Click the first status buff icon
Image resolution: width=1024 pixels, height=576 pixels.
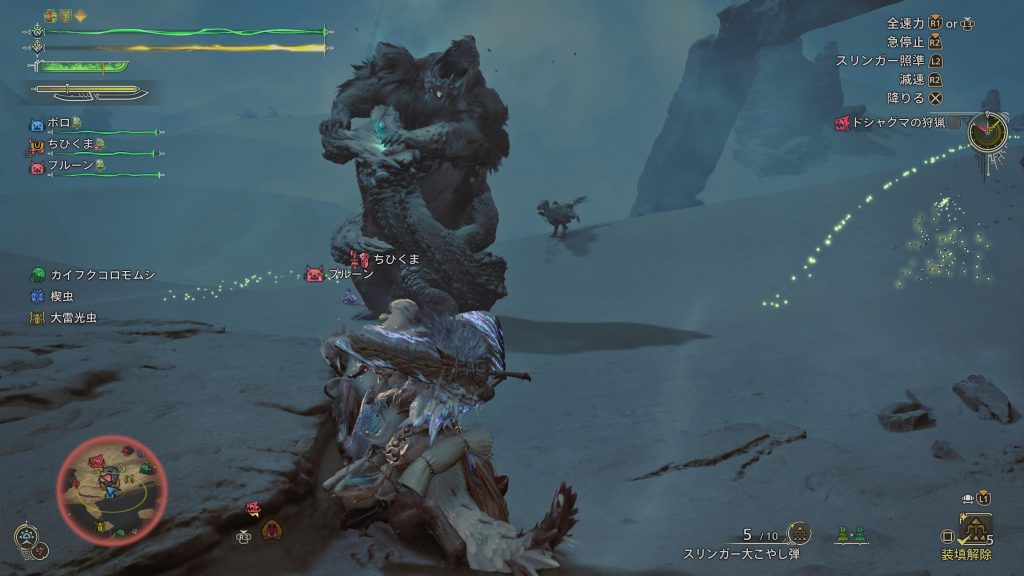click(x=50, y=16)
